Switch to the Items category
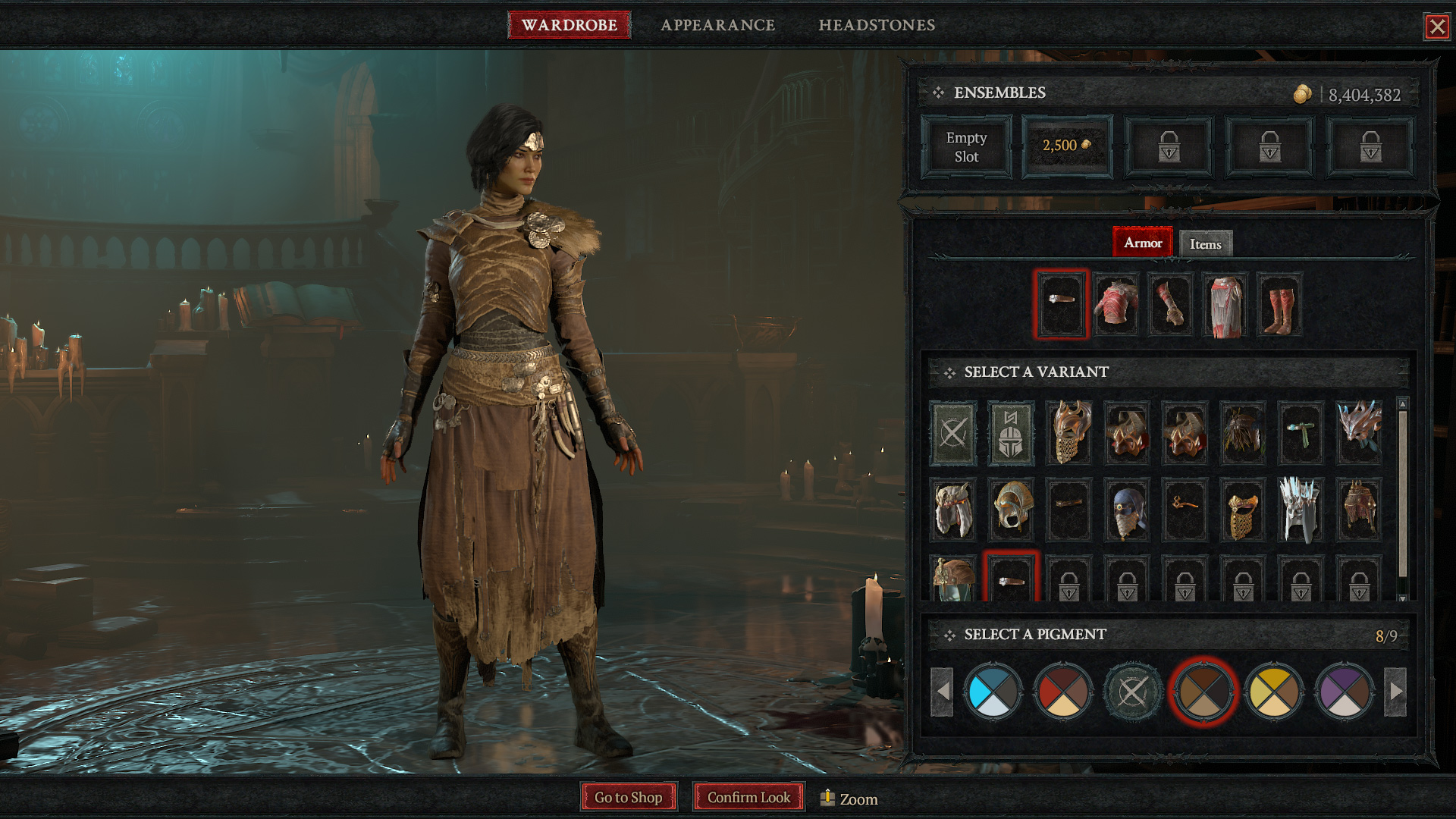The width and height of the screenshot is (1456, 819). click(x=1205, y=244)
